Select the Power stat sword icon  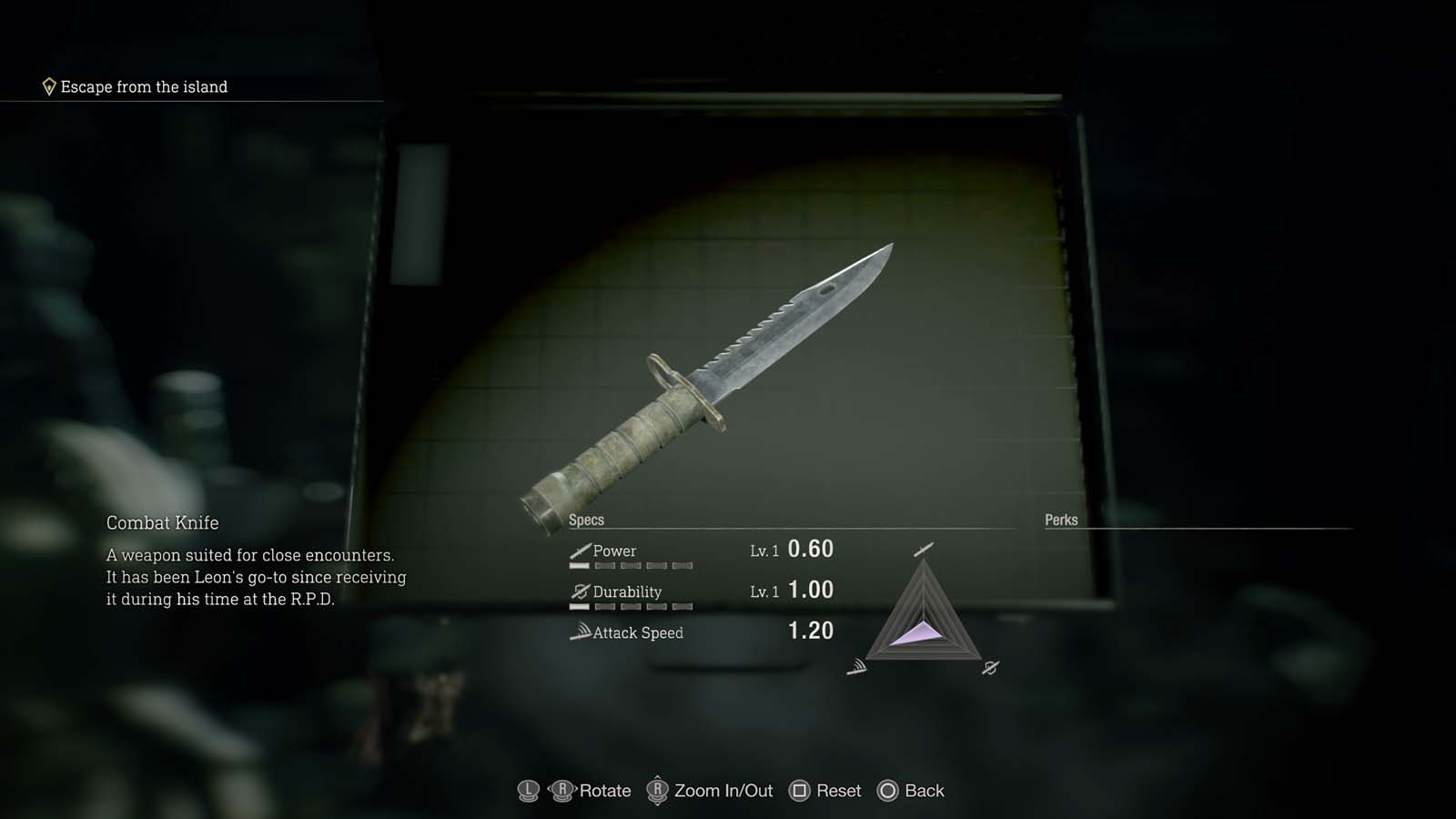pyautogui.click(x=580, y=551)
